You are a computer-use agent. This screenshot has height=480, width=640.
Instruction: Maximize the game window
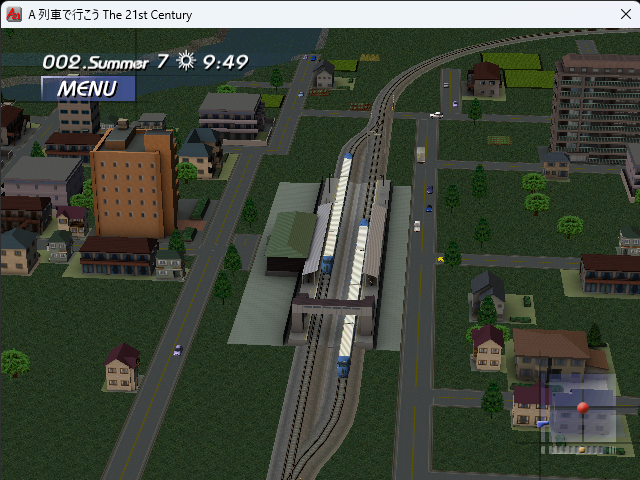pyautogui.click(x=570, y=15)
